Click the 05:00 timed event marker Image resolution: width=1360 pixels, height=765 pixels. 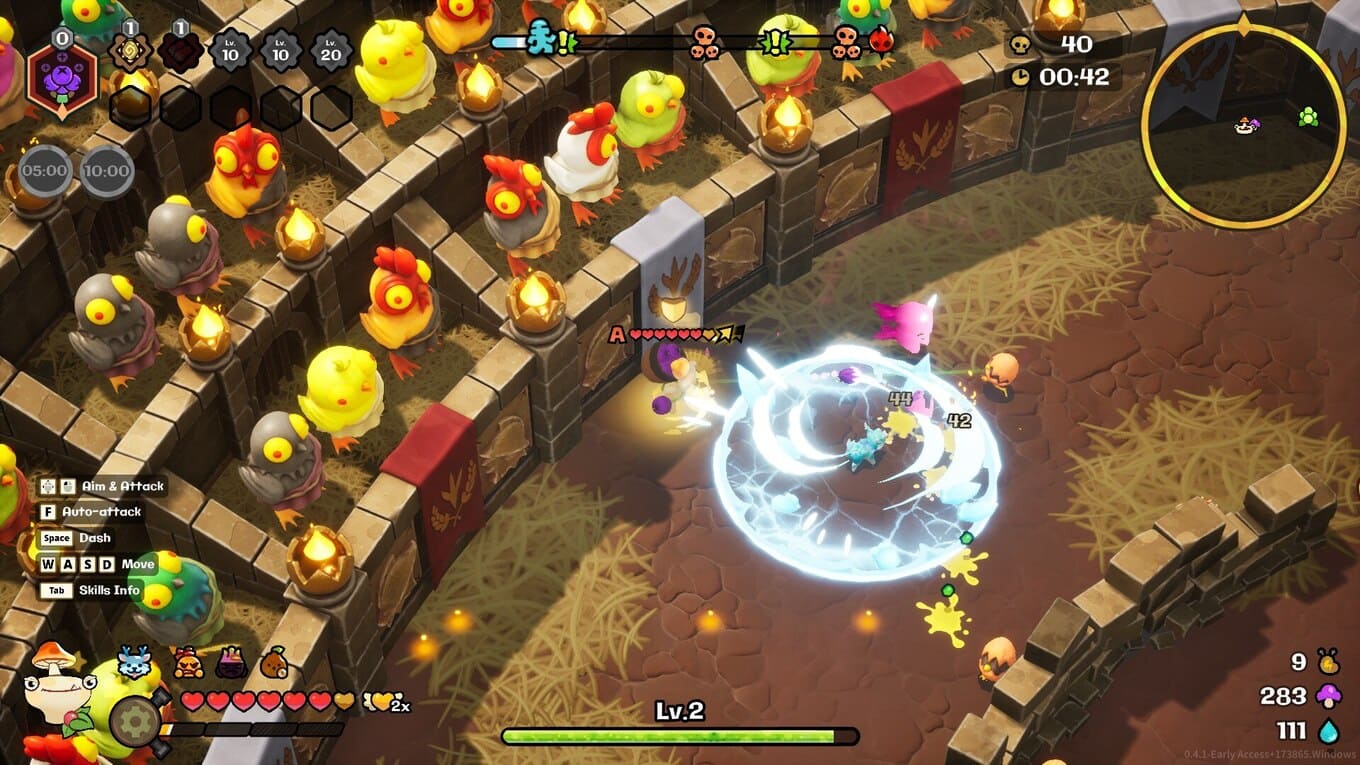[44, 171]
